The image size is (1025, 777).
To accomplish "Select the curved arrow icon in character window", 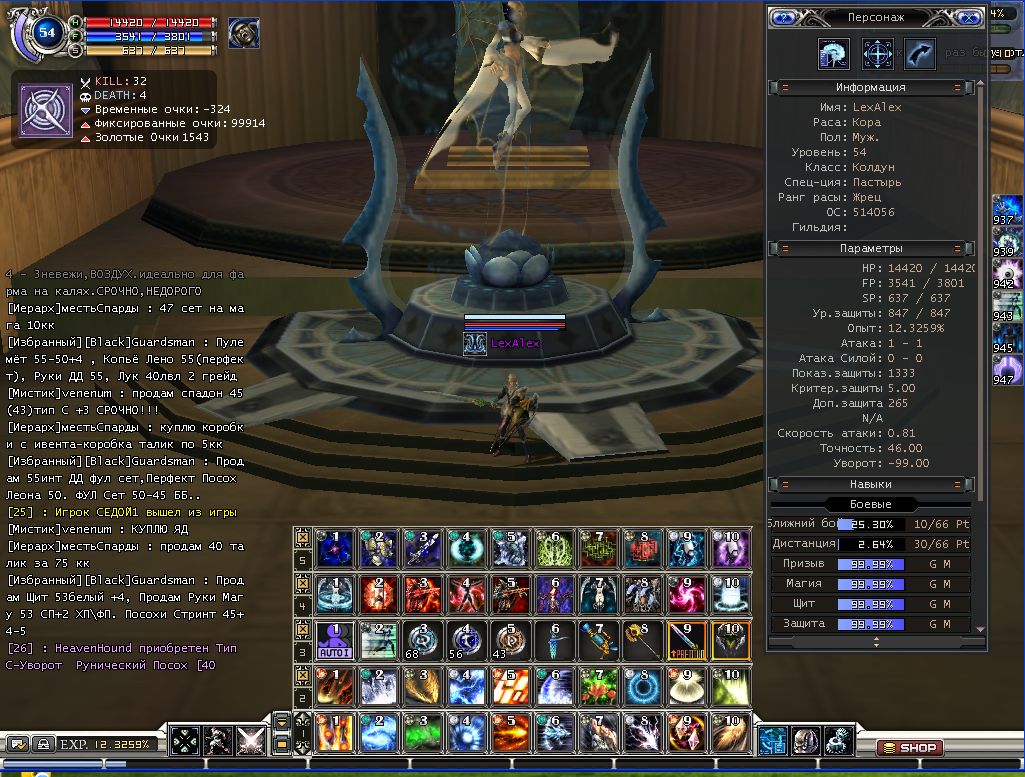I will tap(920, 53).
